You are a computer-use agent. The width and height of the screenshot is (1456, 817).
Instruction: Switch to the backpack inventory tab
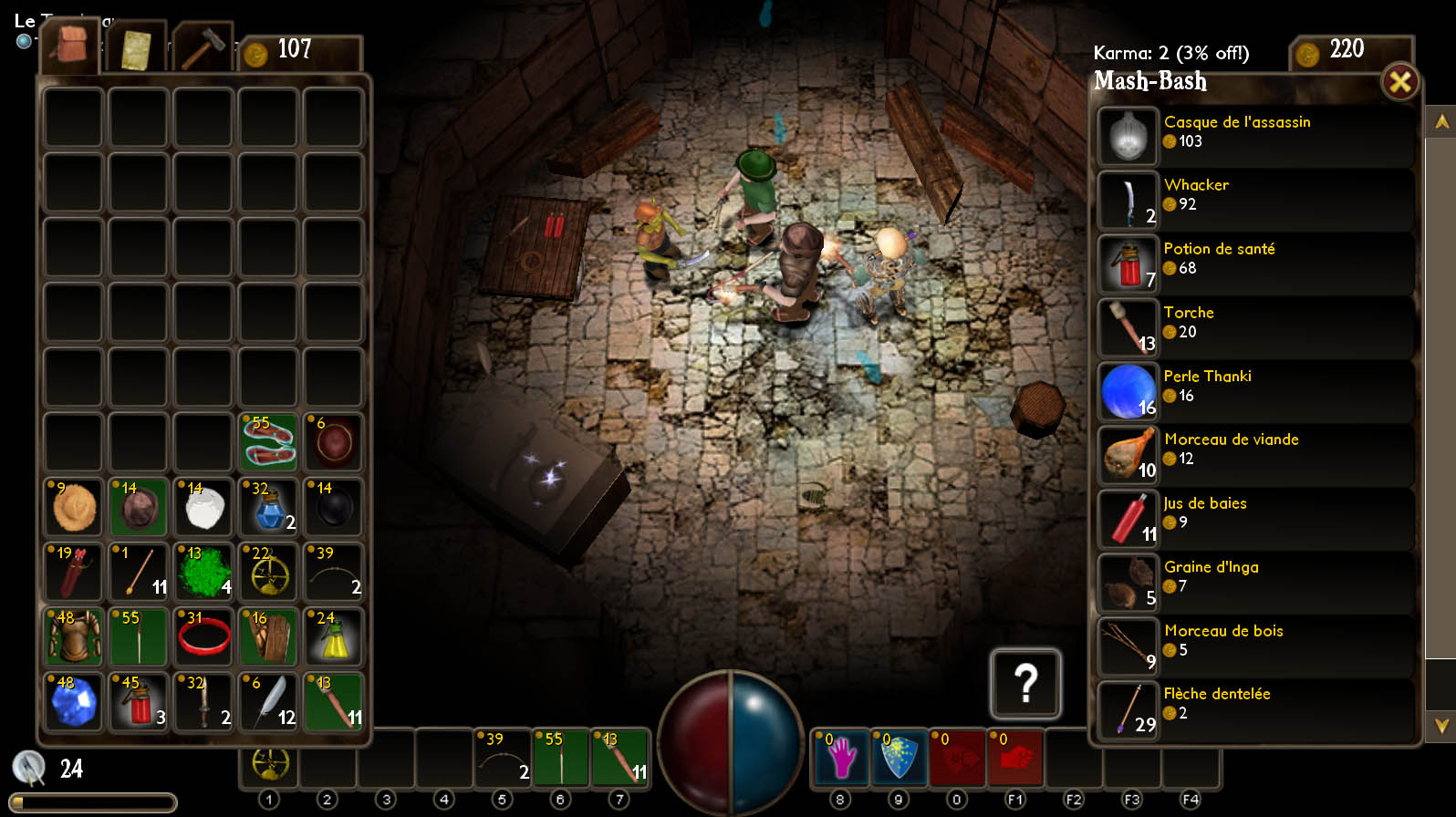[68, 46]
